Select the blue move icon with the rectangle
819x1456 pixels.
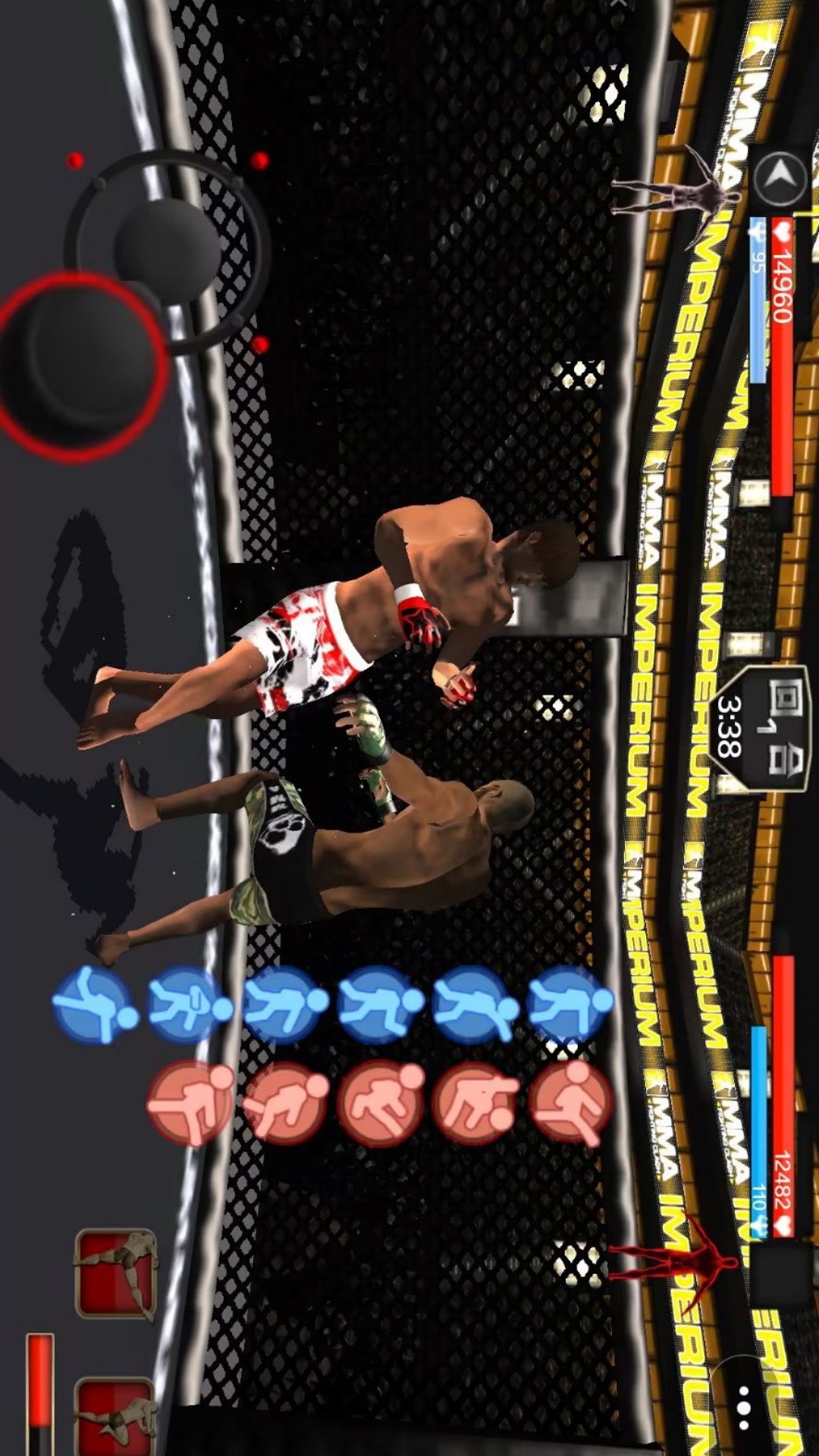point(190,1005)
